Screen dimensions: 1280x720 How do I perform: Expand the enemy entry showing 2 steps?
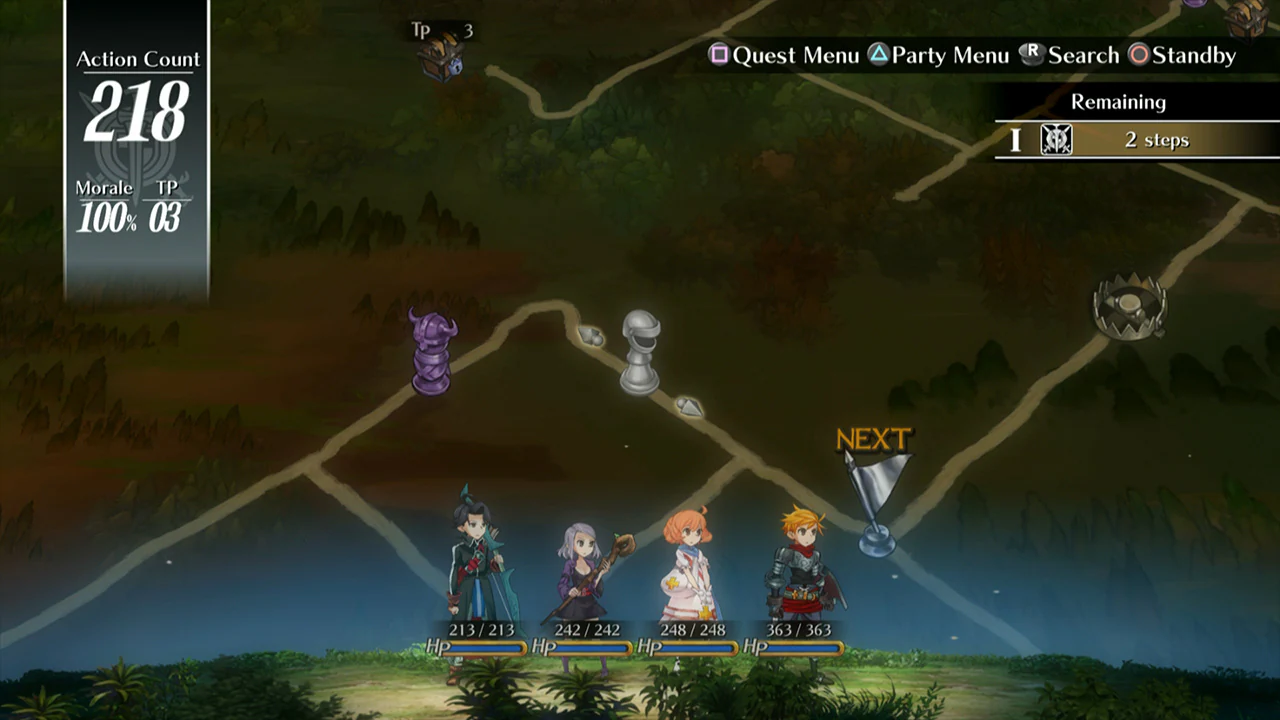1160,140
